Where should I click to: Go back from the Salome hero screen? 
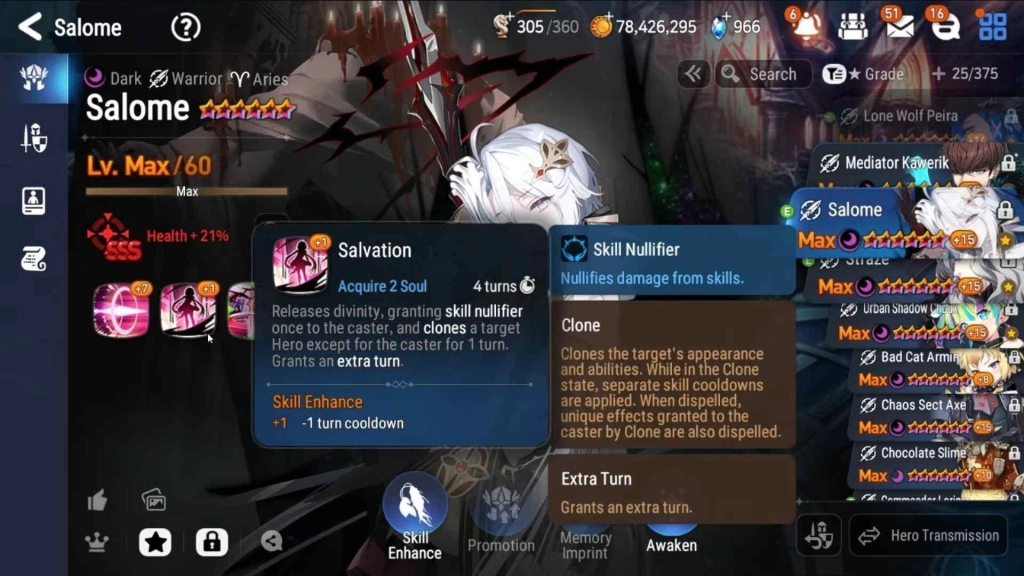click(31, 27)
